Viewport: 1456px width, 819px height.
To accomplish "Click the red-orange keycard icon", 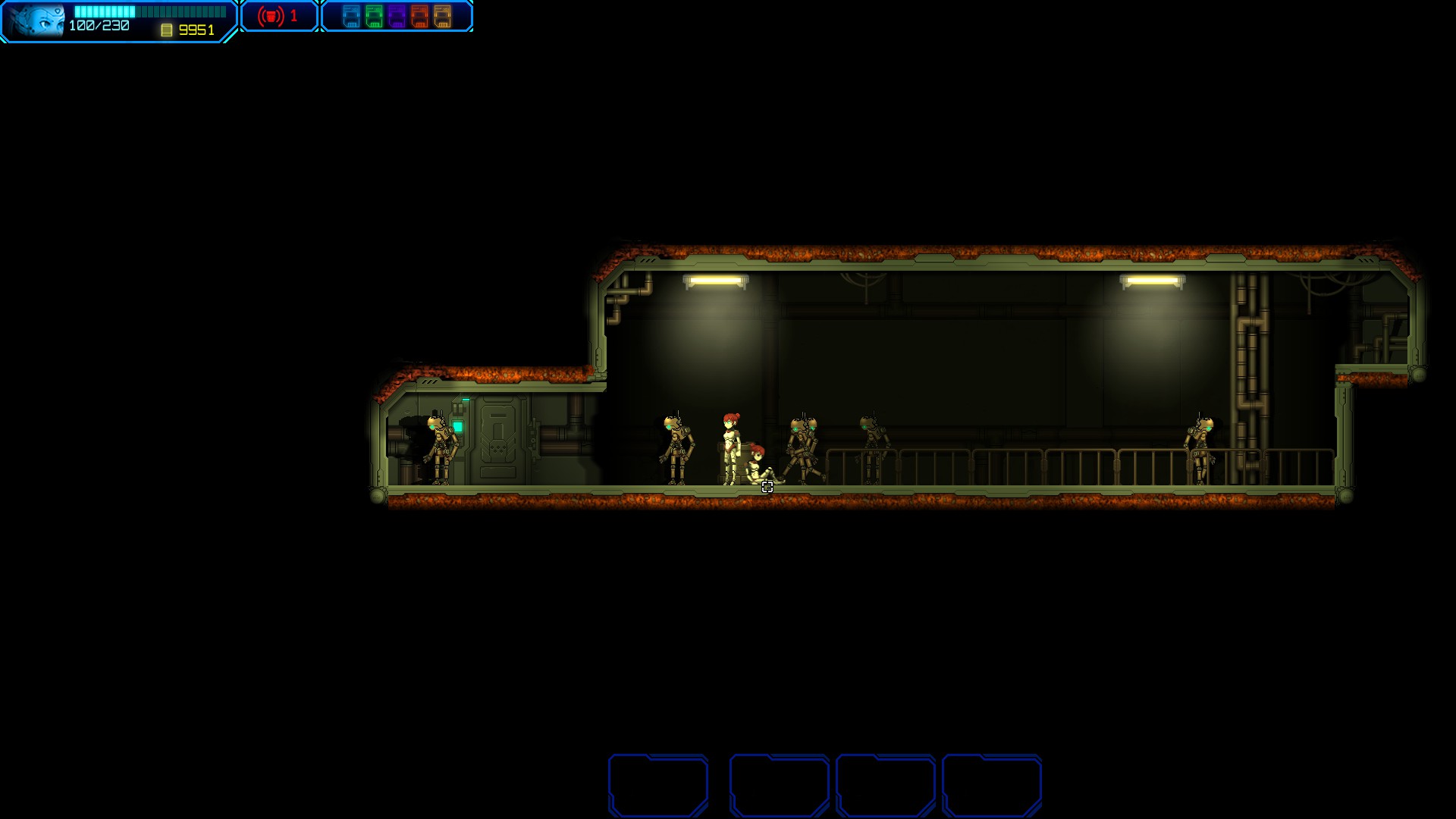I will pos(419,16).
